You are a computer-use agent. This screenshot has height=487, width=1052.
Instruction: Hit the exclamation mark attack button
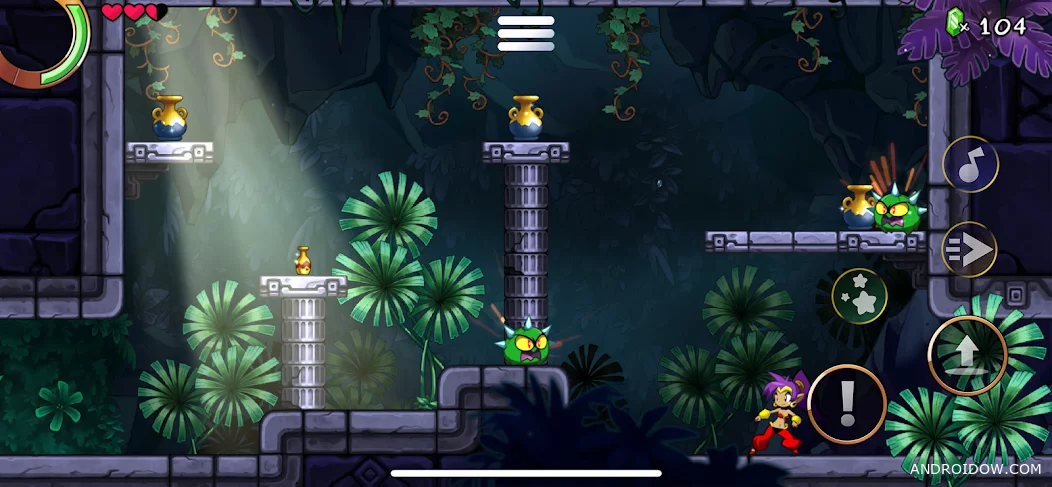847,403
